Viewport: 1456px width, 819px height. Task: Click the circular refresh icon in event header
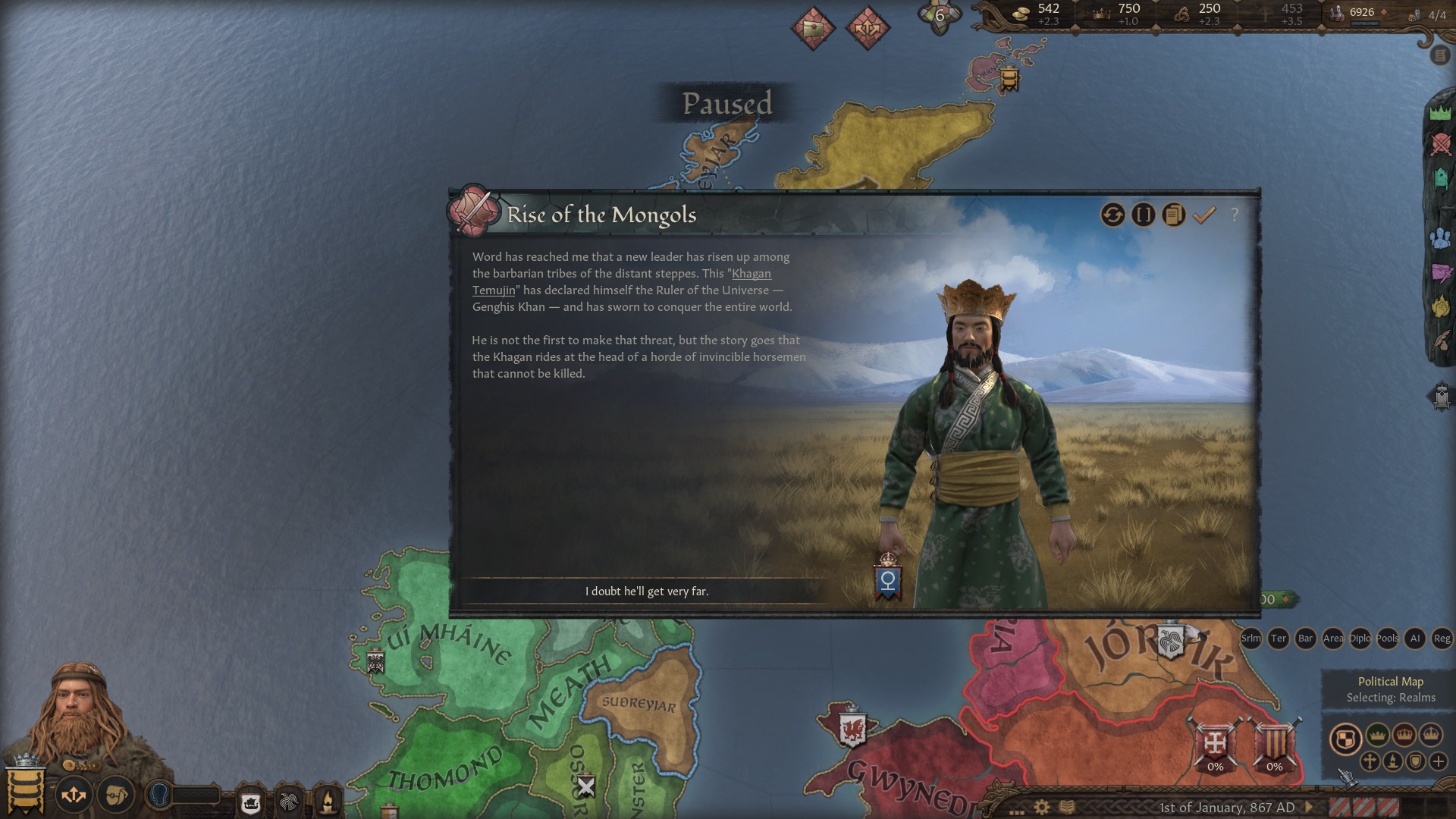tap(1112, 215)
